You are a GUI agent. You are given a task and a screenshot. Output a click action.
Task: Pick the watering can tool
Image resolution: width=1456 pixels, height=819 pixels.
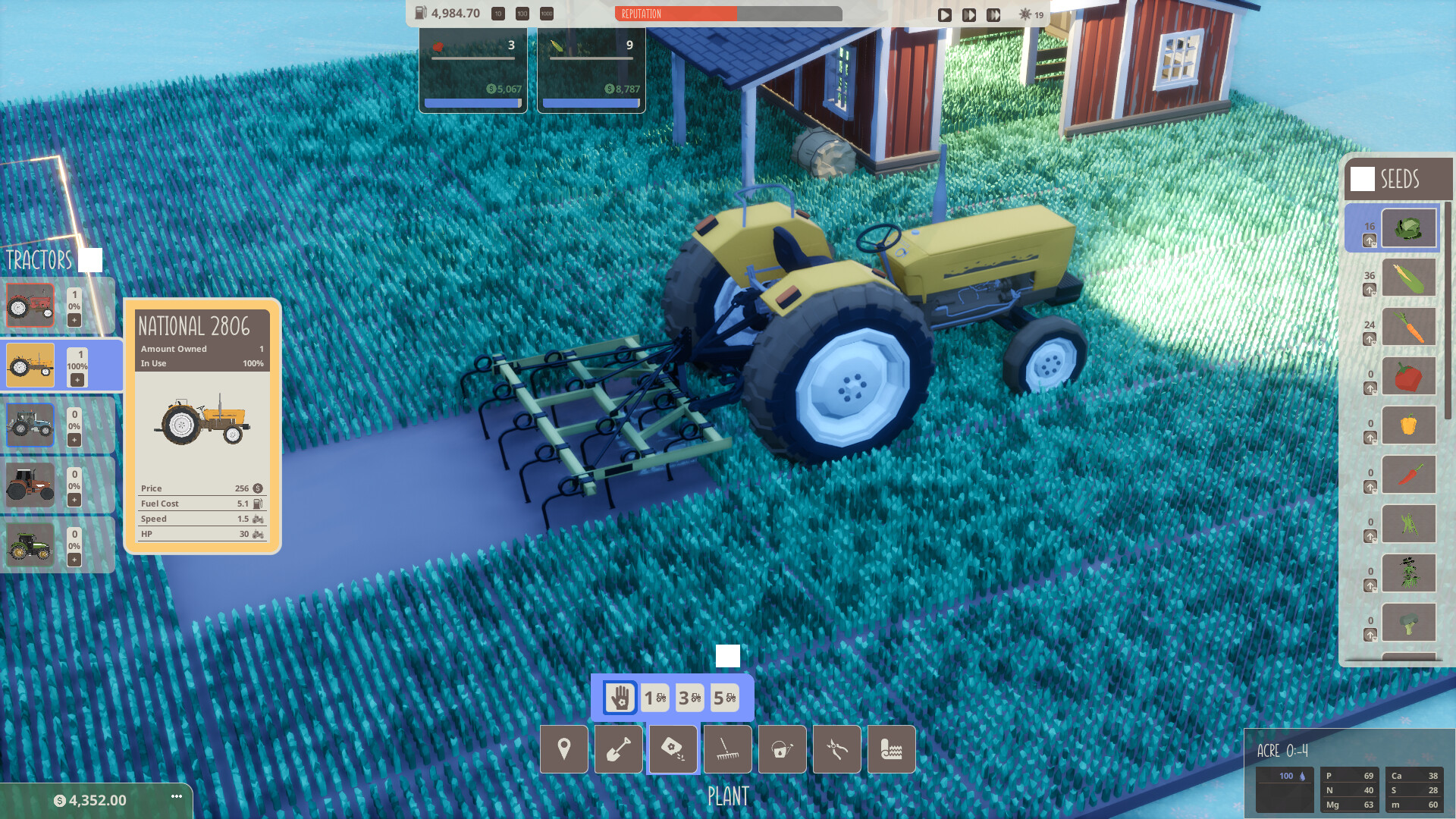782,749
